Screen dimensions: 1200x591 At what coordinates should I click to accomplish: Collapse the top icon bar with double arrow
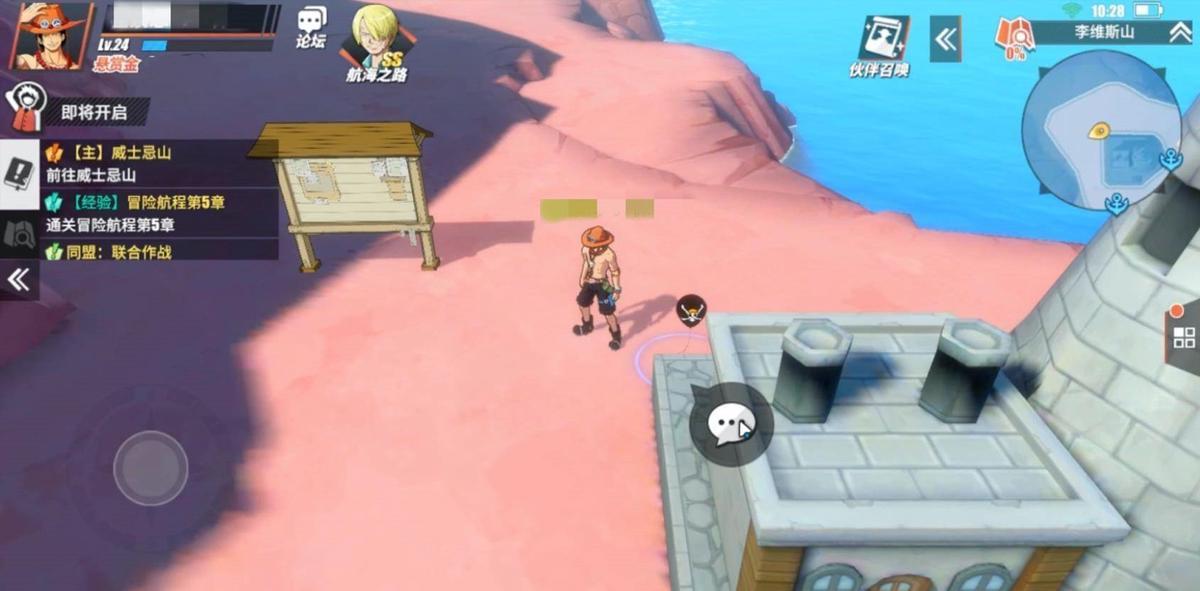(x=945, y=39)
